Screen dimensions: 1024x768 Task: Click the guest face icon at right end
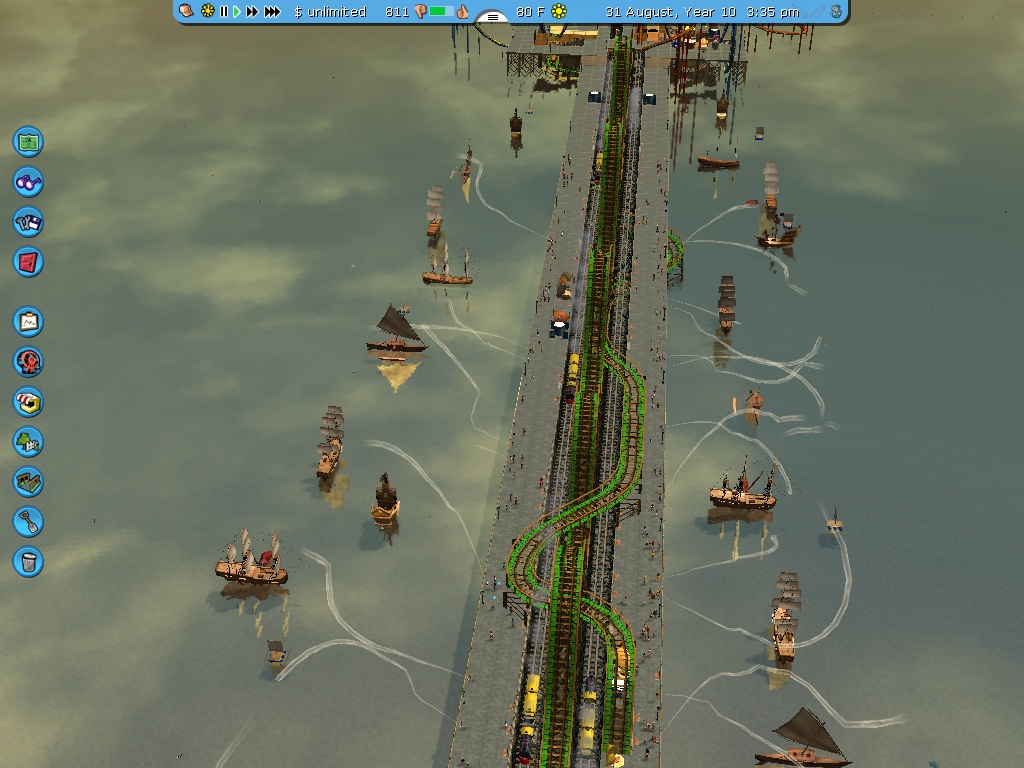pos(835,12)
